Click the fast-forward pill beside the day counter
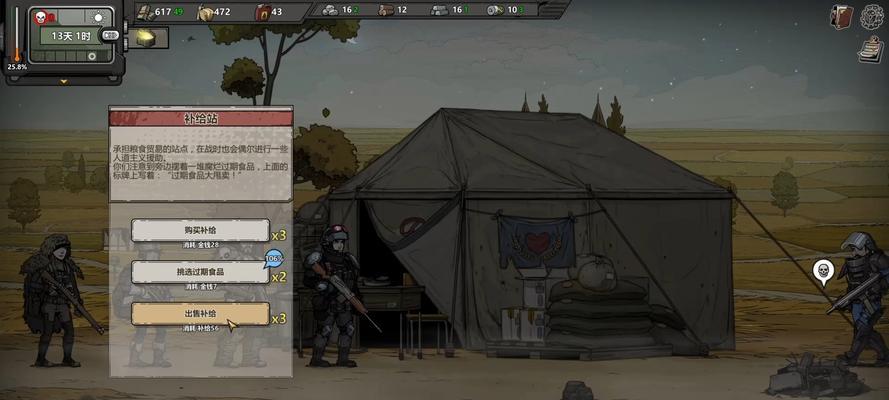Image resolution: width=889 pixels, height=400 pixels. coord(110,35)
